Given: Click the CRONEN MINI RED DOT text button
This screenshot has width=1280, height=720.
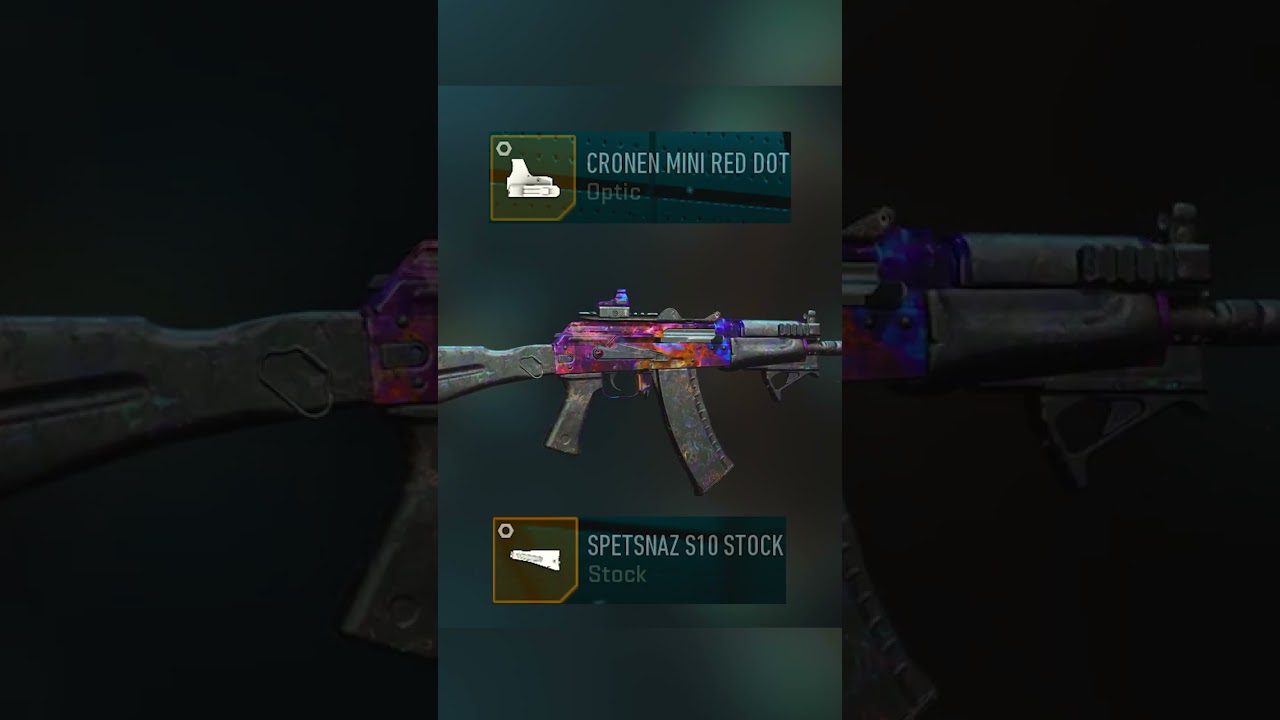Looking at the screenshot, I should click(x=686, y=163).
